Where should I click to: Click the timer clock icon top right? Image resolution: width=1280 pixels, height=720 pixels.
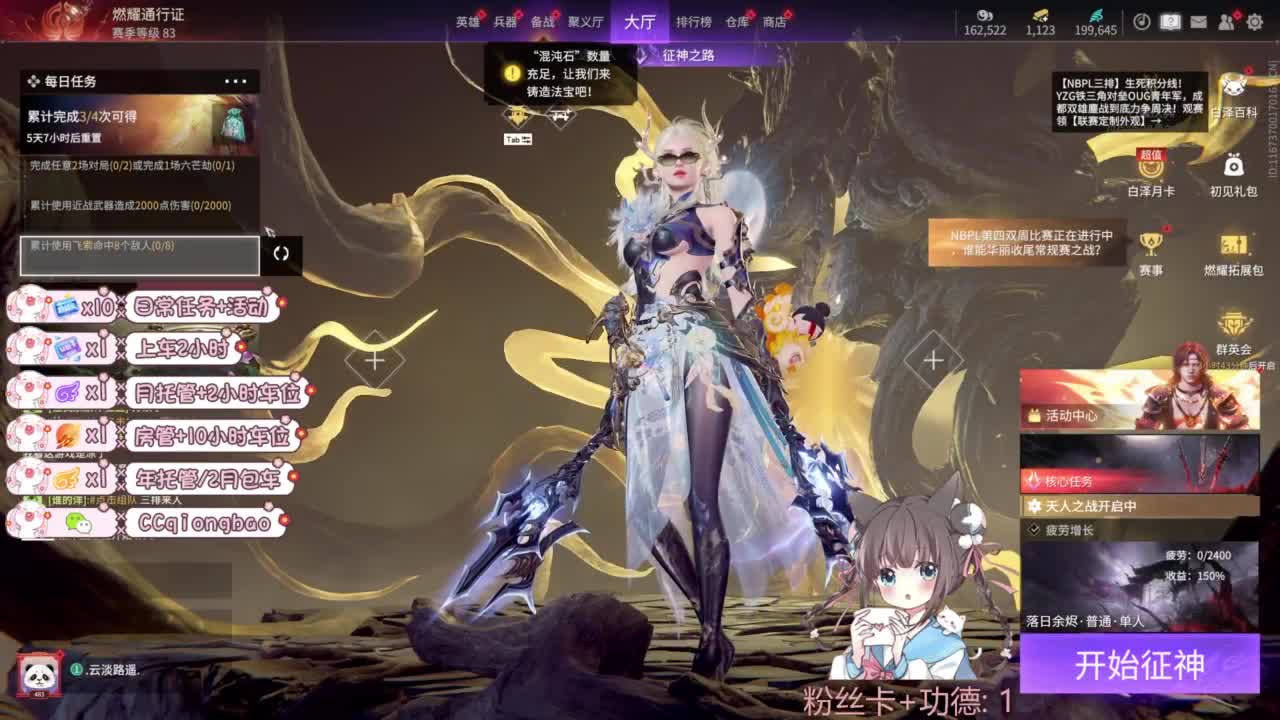click(x=1141, y=20)
